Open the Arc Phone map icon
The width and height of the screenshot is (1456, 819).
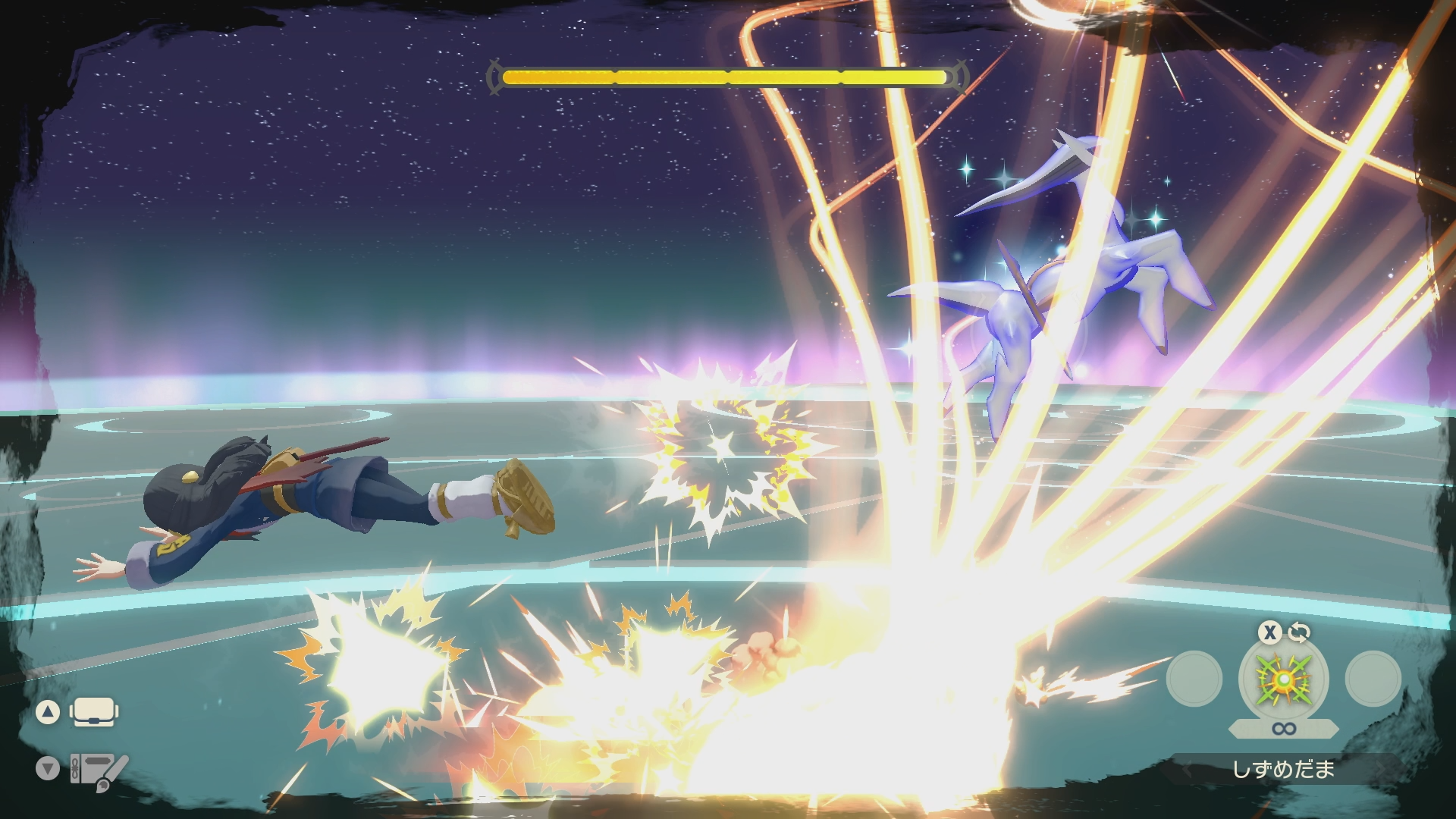pyautogui.click(x=93, y=712)
